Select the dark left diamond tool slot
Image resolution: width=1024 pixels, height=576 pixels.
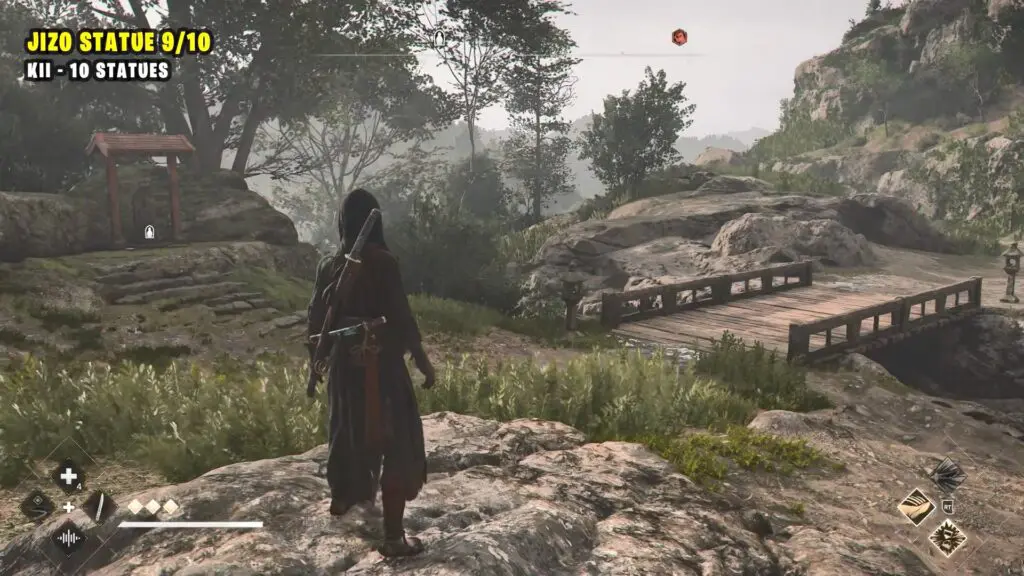coord(37,506)
